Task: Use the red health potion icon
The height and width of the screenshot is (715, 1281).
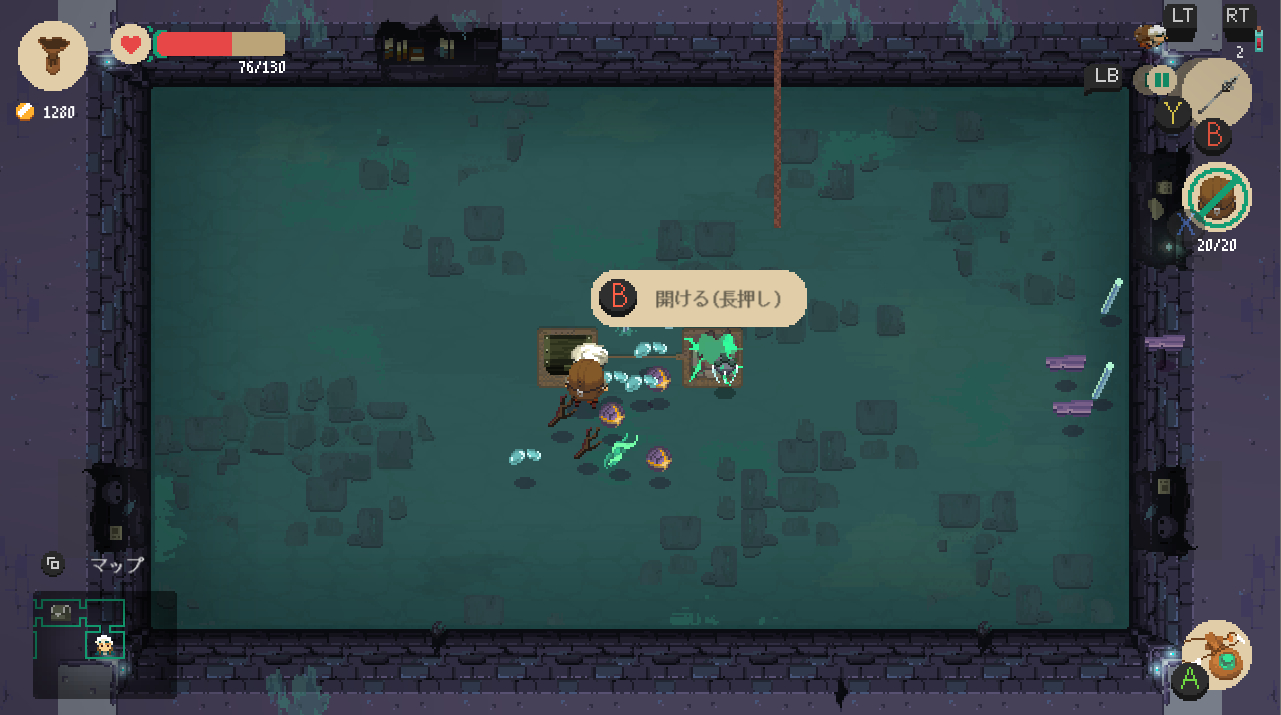Action: (1258, 40)
